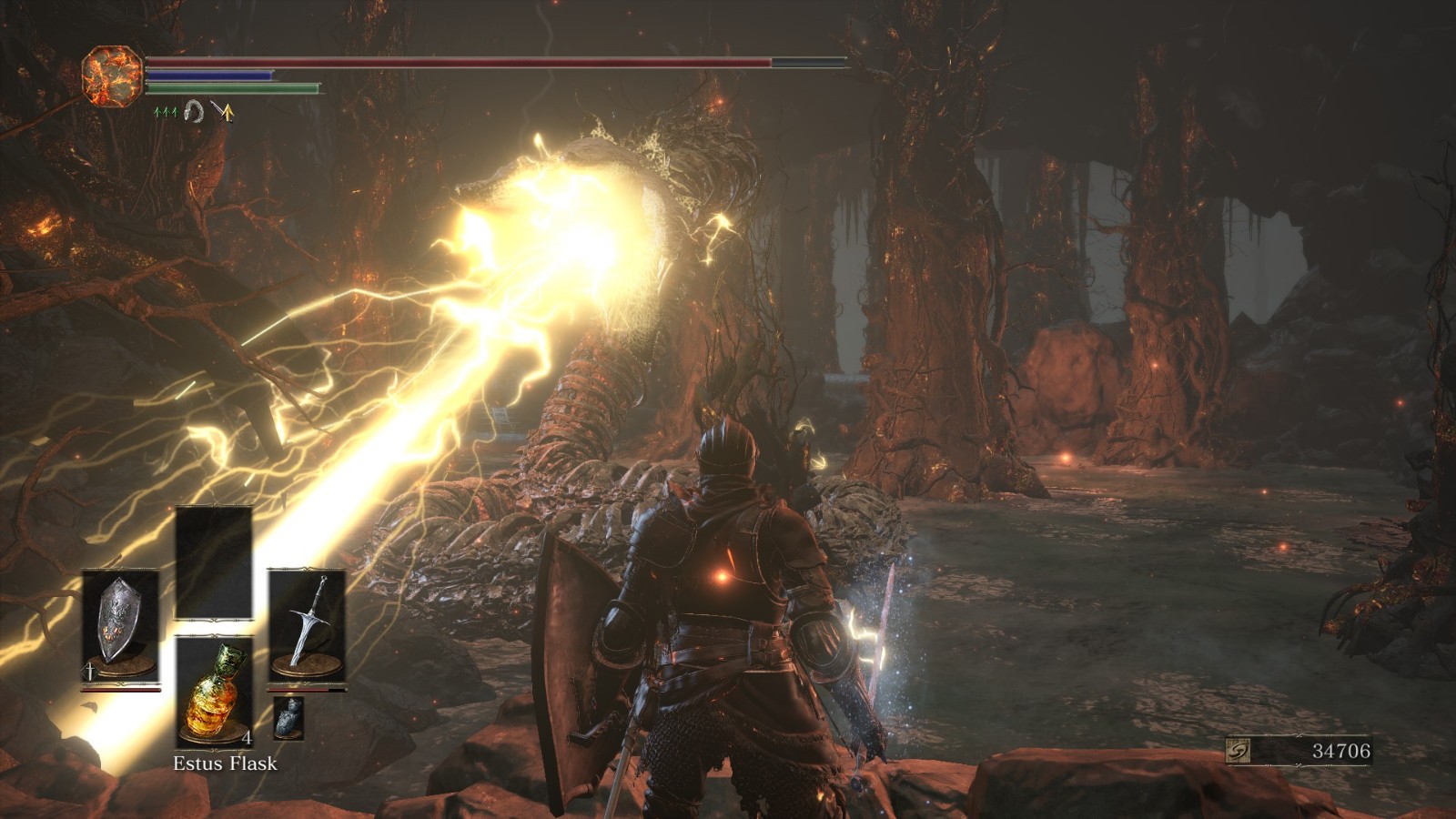The width and height of the screenshot is (1456, 819).
Task: Click the green triple-arrow buff icon
Action: (x=166, y=112)
